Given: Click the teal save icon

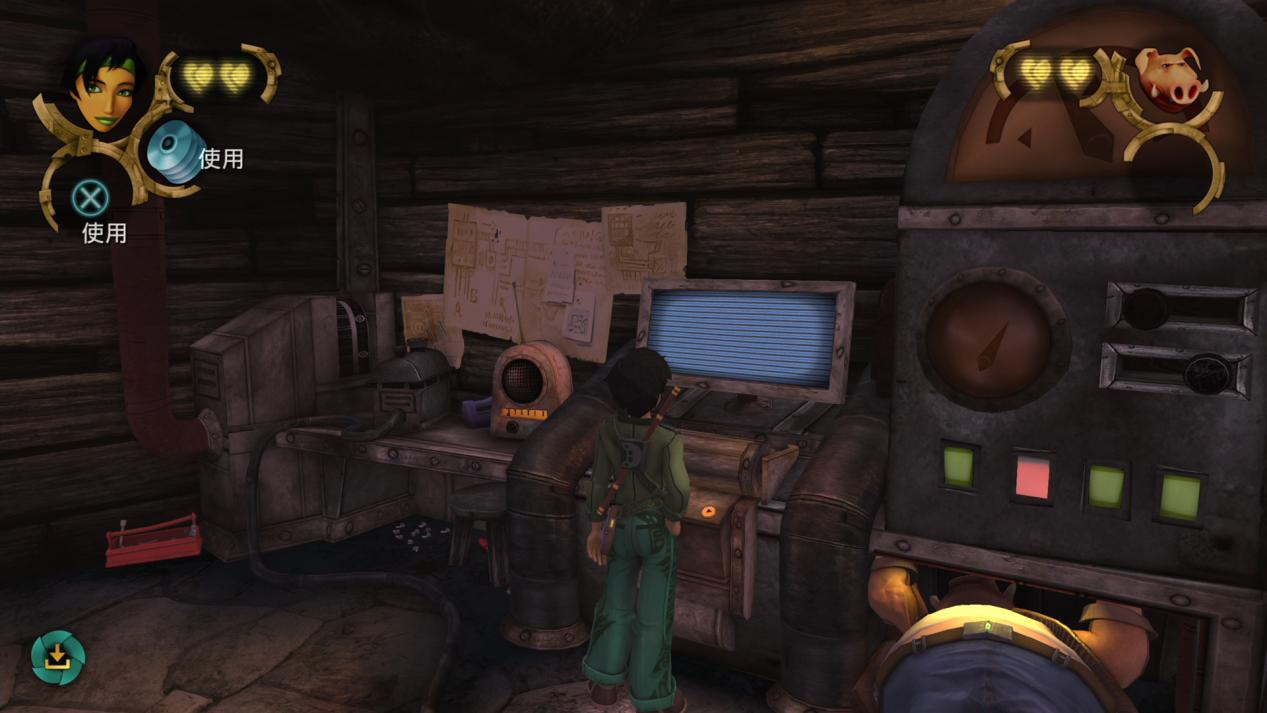Looking at the screenshot, I should click(x=58, y=657).
